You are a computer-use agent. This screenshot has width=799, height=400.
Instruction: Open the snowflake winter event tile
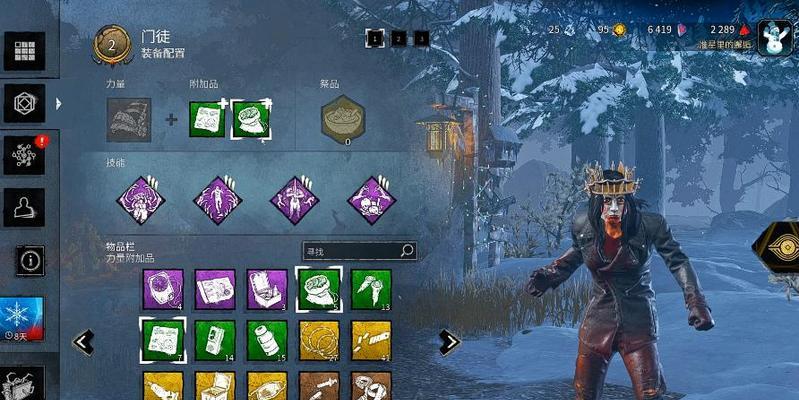tap(20, 317)
